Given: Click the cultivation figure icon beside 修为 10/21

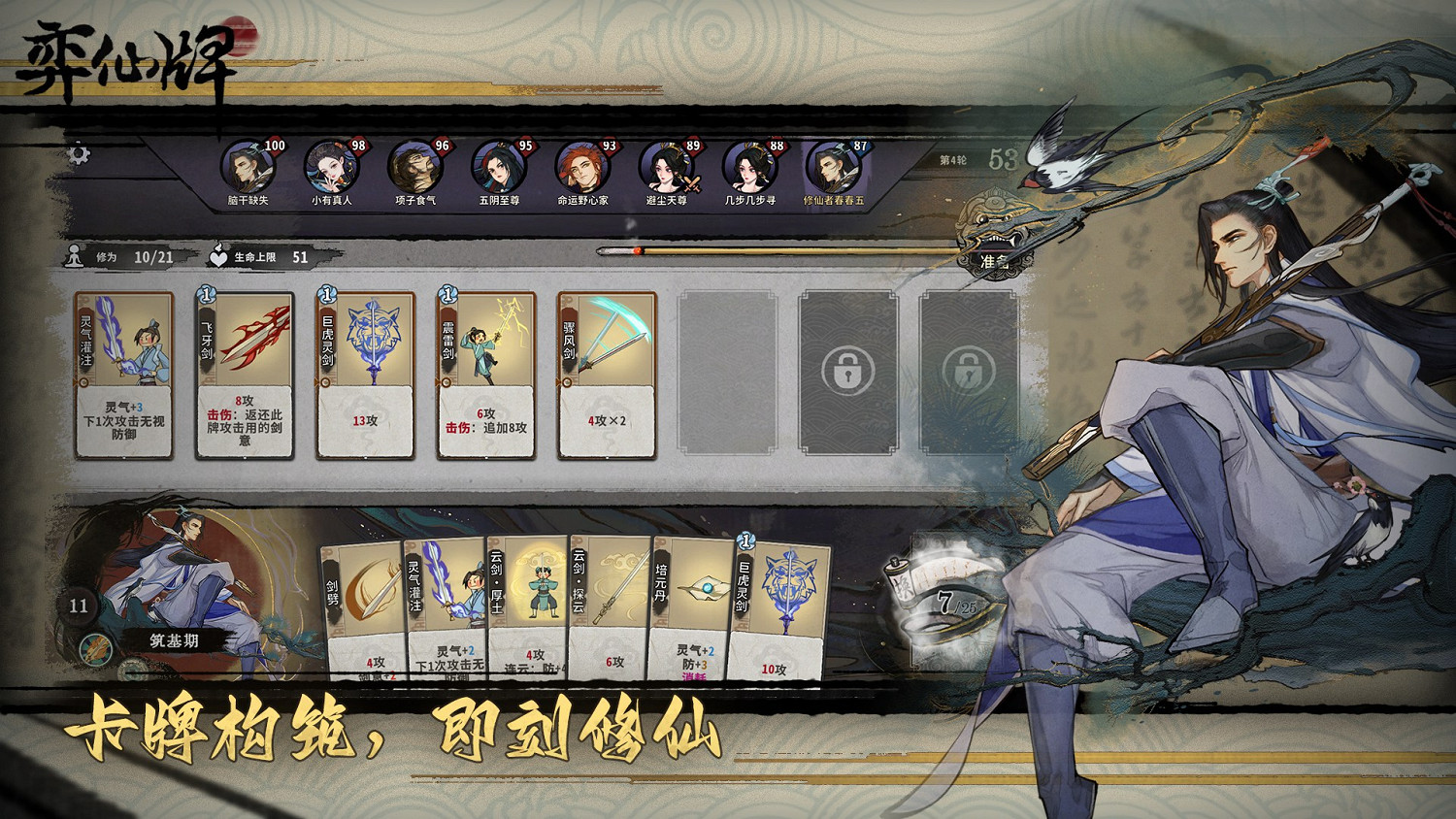Looking at the screenshot, I should [x=73, y=254].
